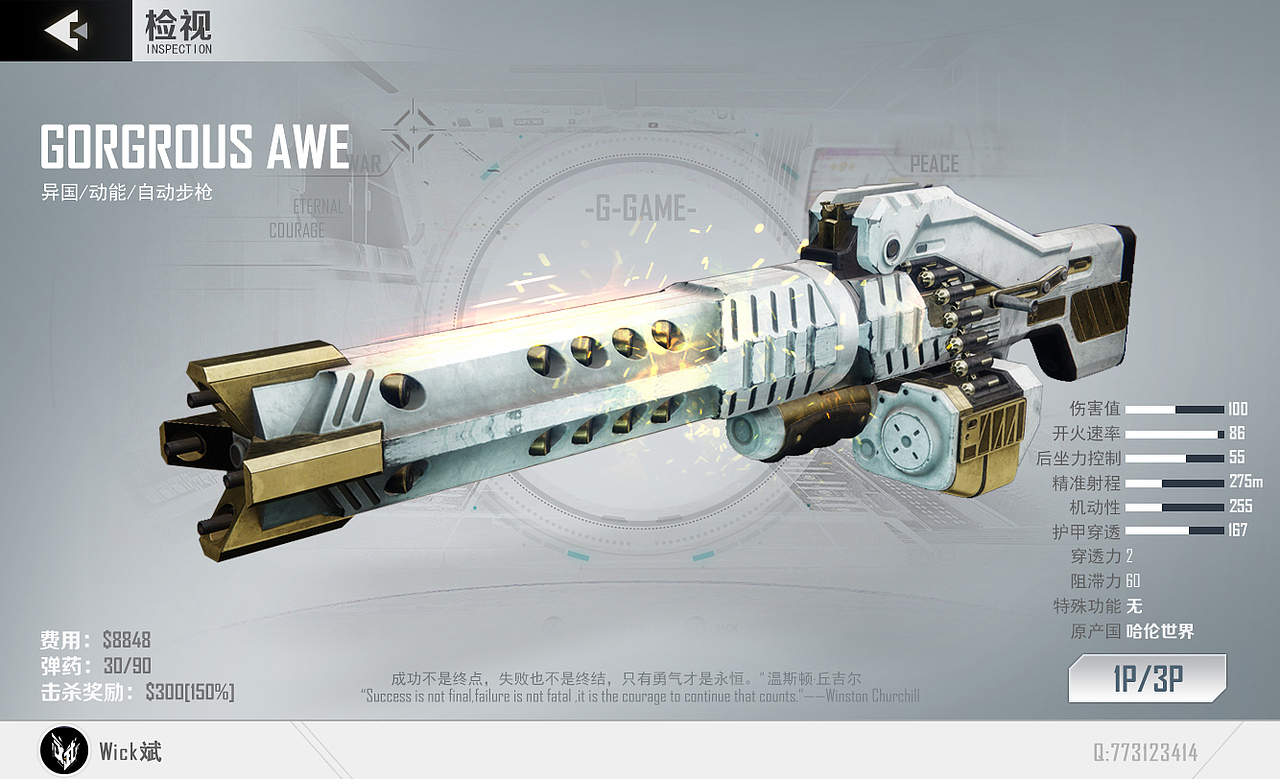Click the bottom-left circular logo badge
Viewport: 1280px width, 779px height.
63,752
